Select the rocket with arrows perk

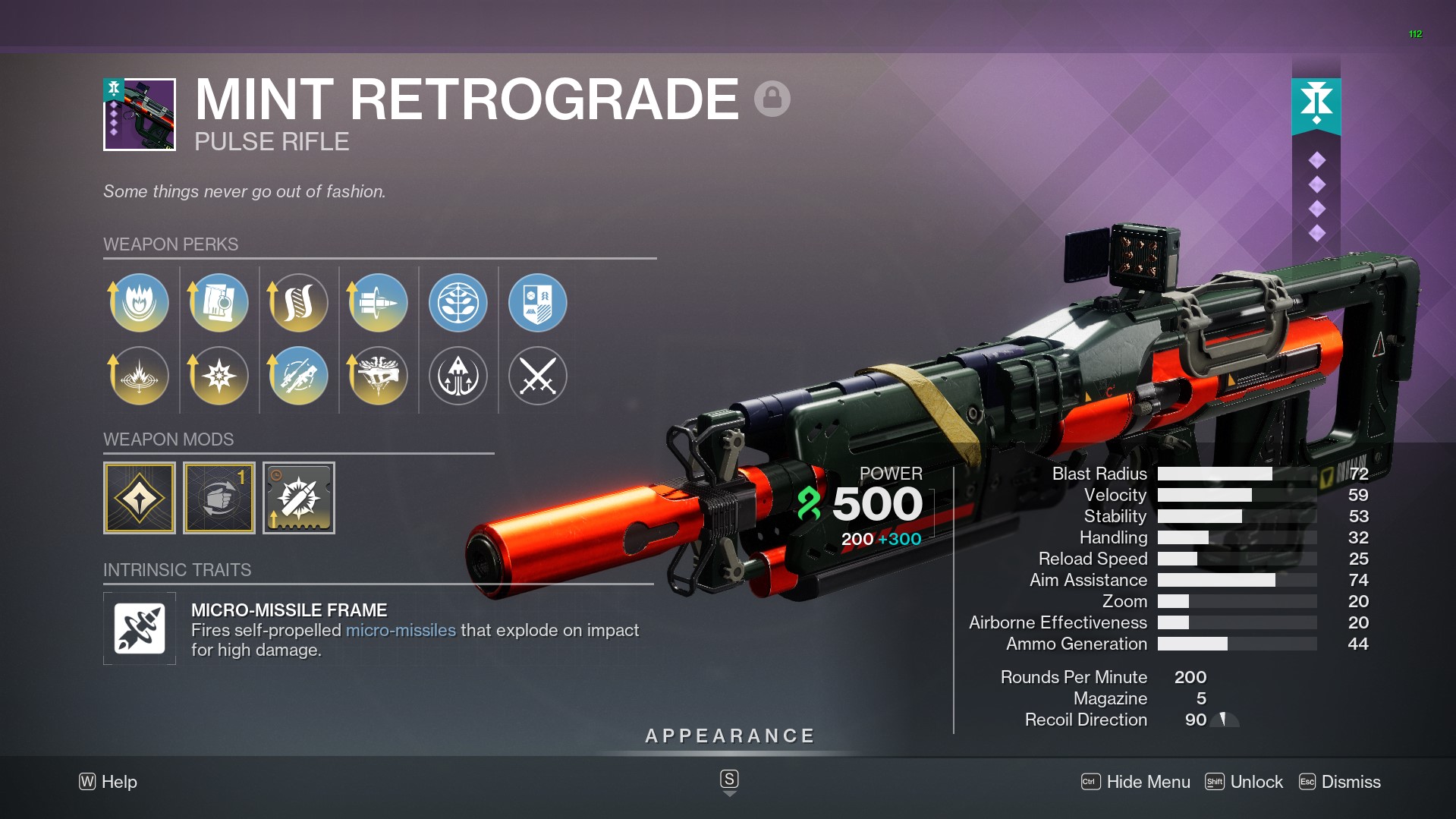(458, 376)
